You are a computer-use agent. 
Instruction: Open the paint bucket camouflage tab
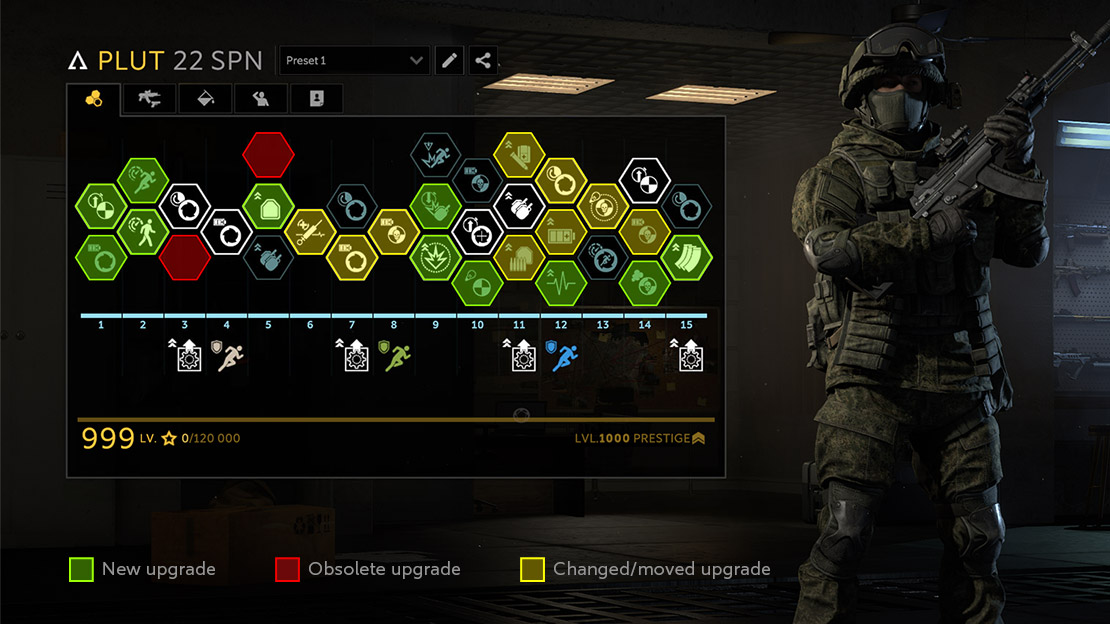pyautogui.click(x=205, y=98)
